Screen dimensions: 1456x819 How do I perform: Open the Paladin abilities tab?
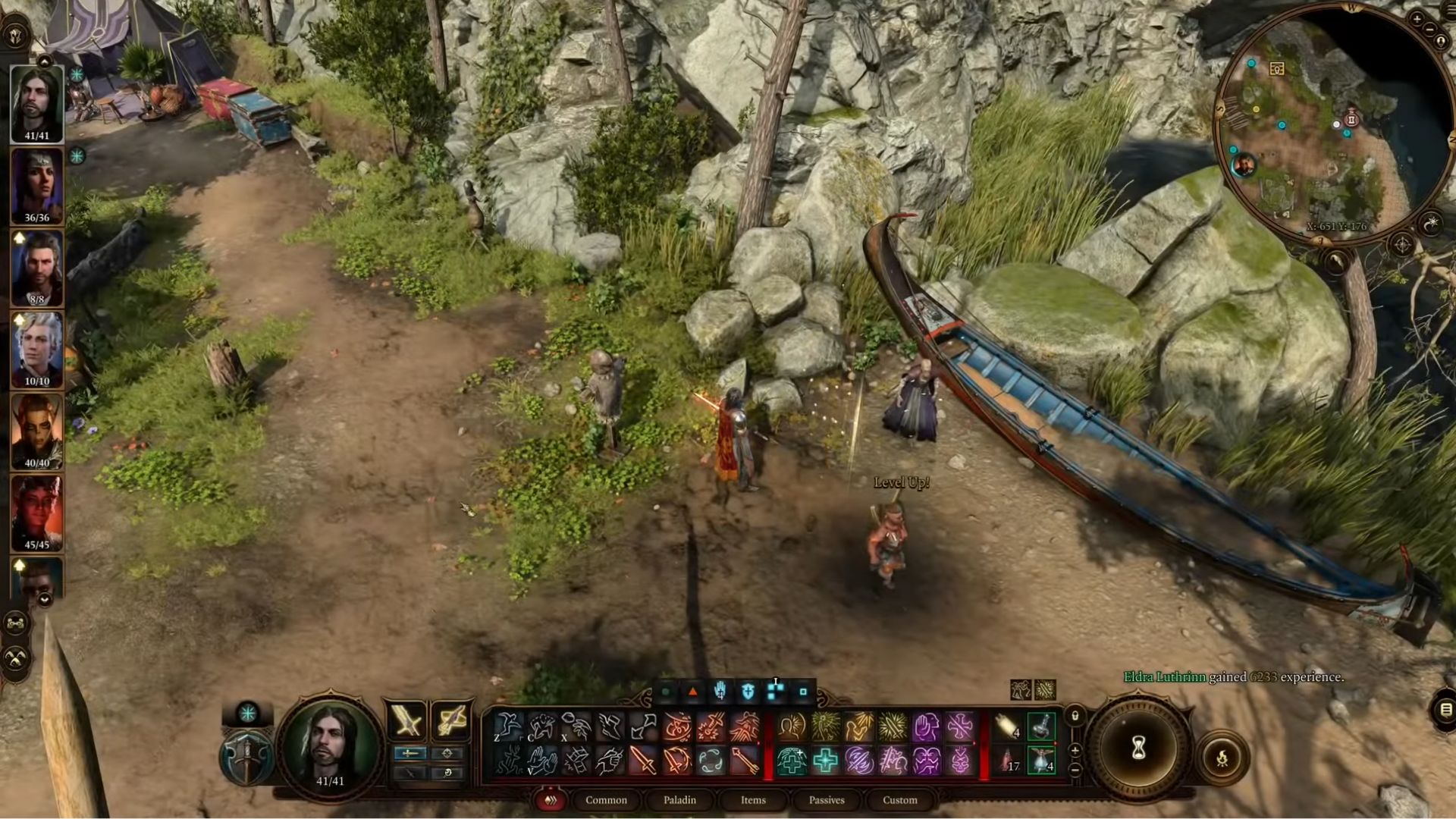point(679,800)
